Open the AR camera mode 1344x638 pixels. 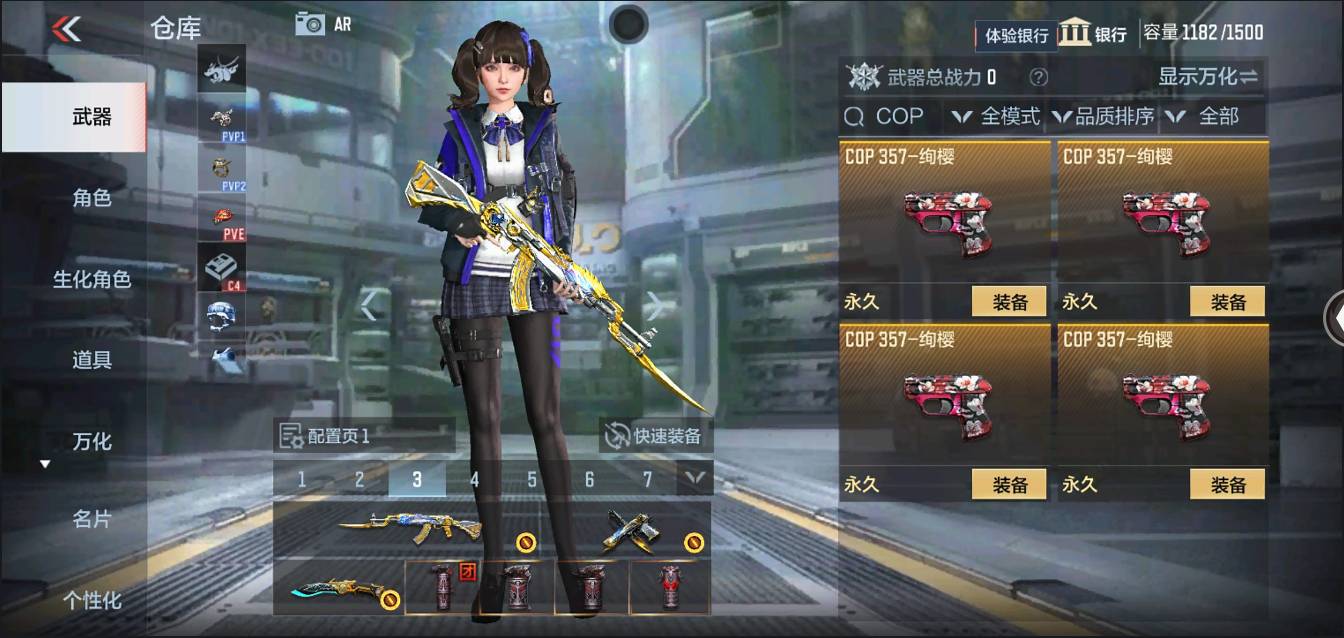coord(322,24)
